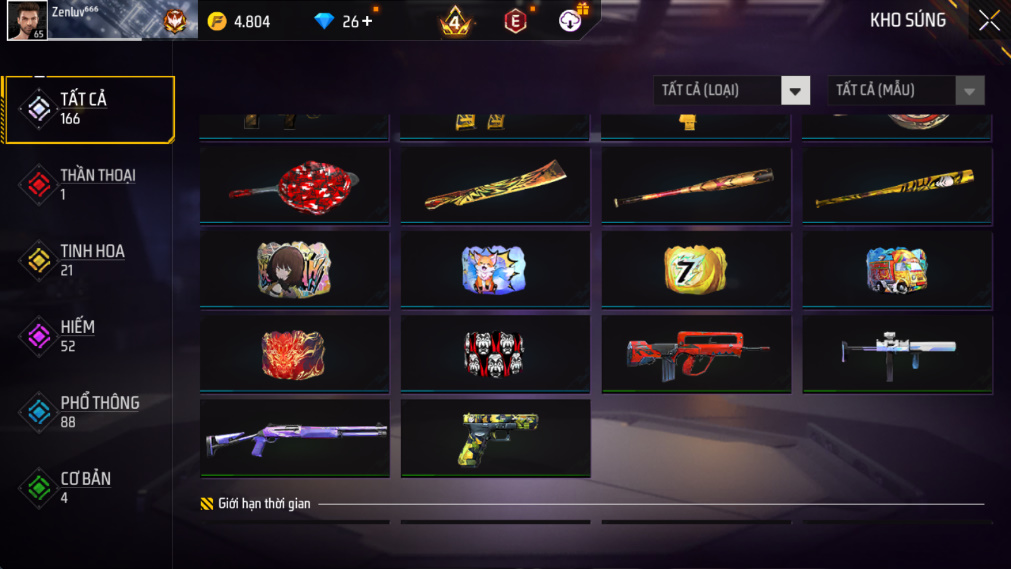Select the yellow pistol skin
This screenshot has width=1011, height=569.
click(x=495, y=437)
